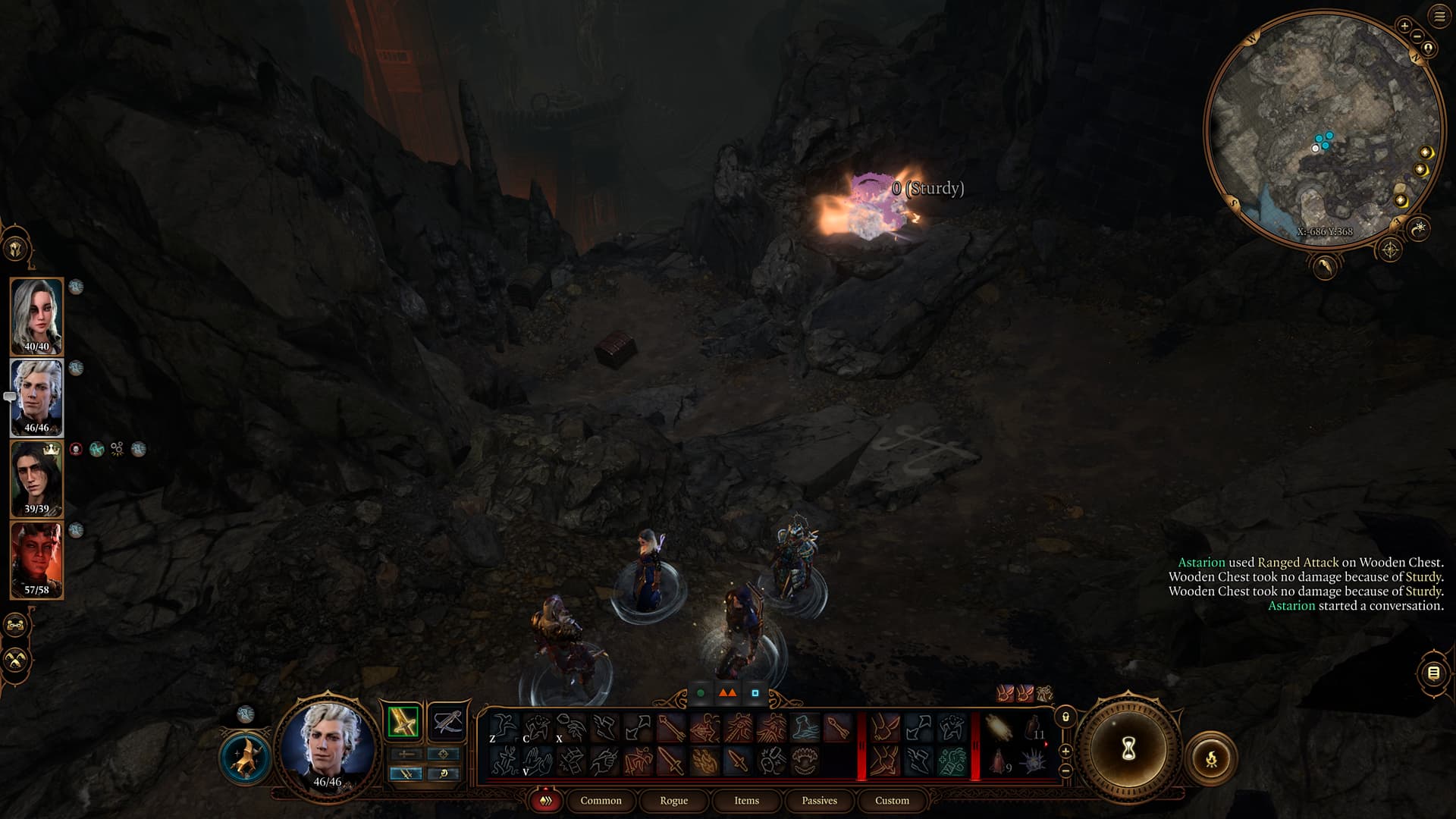Switch to the Custom hotbar tab

click(x=892, y=800)
